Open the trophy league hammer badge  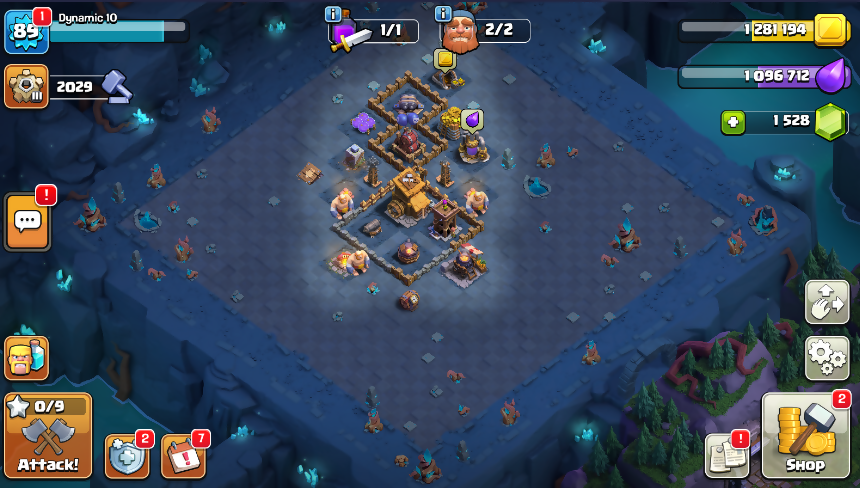tap(26, 87)
